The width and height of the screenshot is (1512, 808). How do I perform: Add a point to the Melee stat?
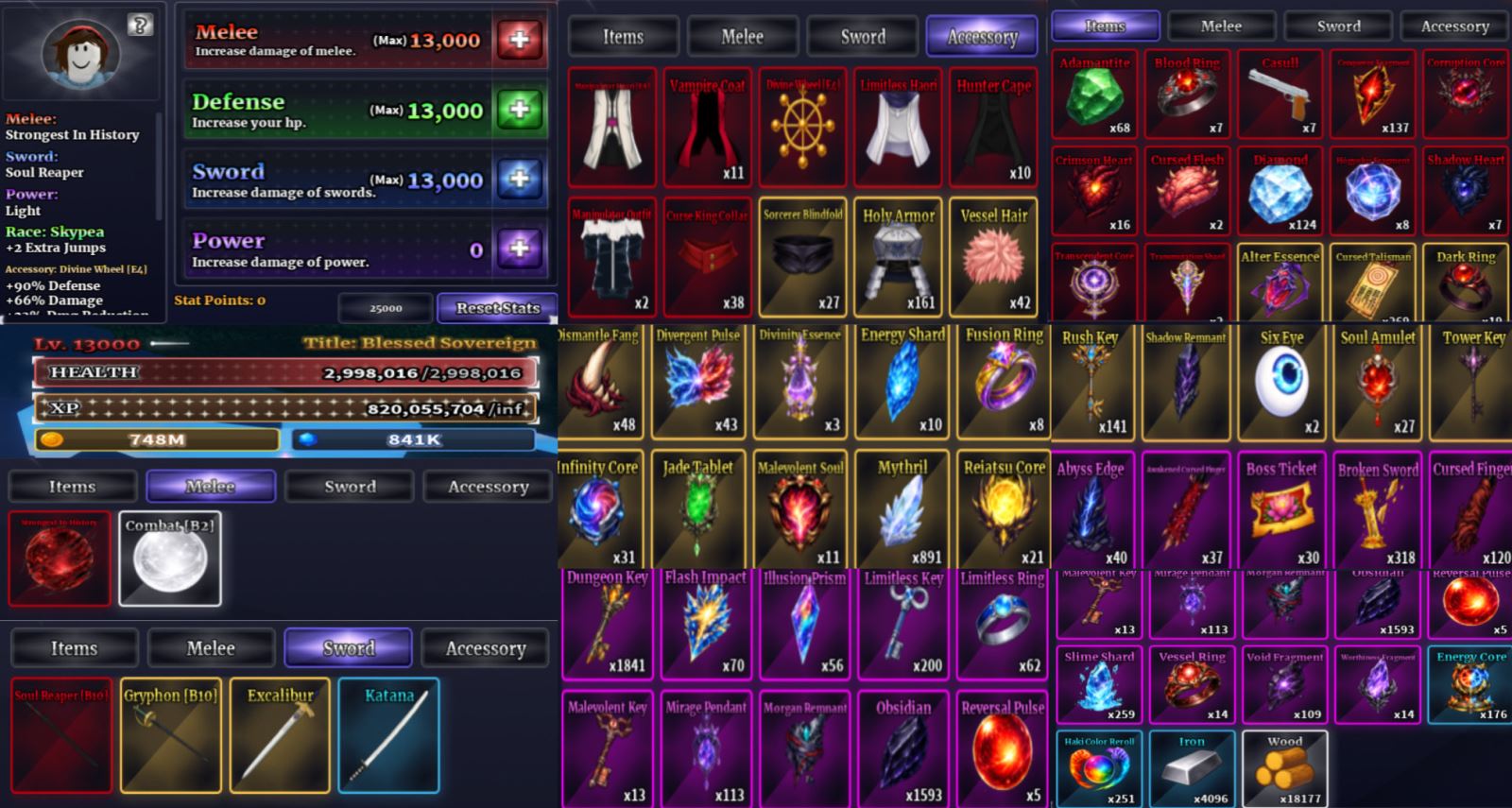519,40
